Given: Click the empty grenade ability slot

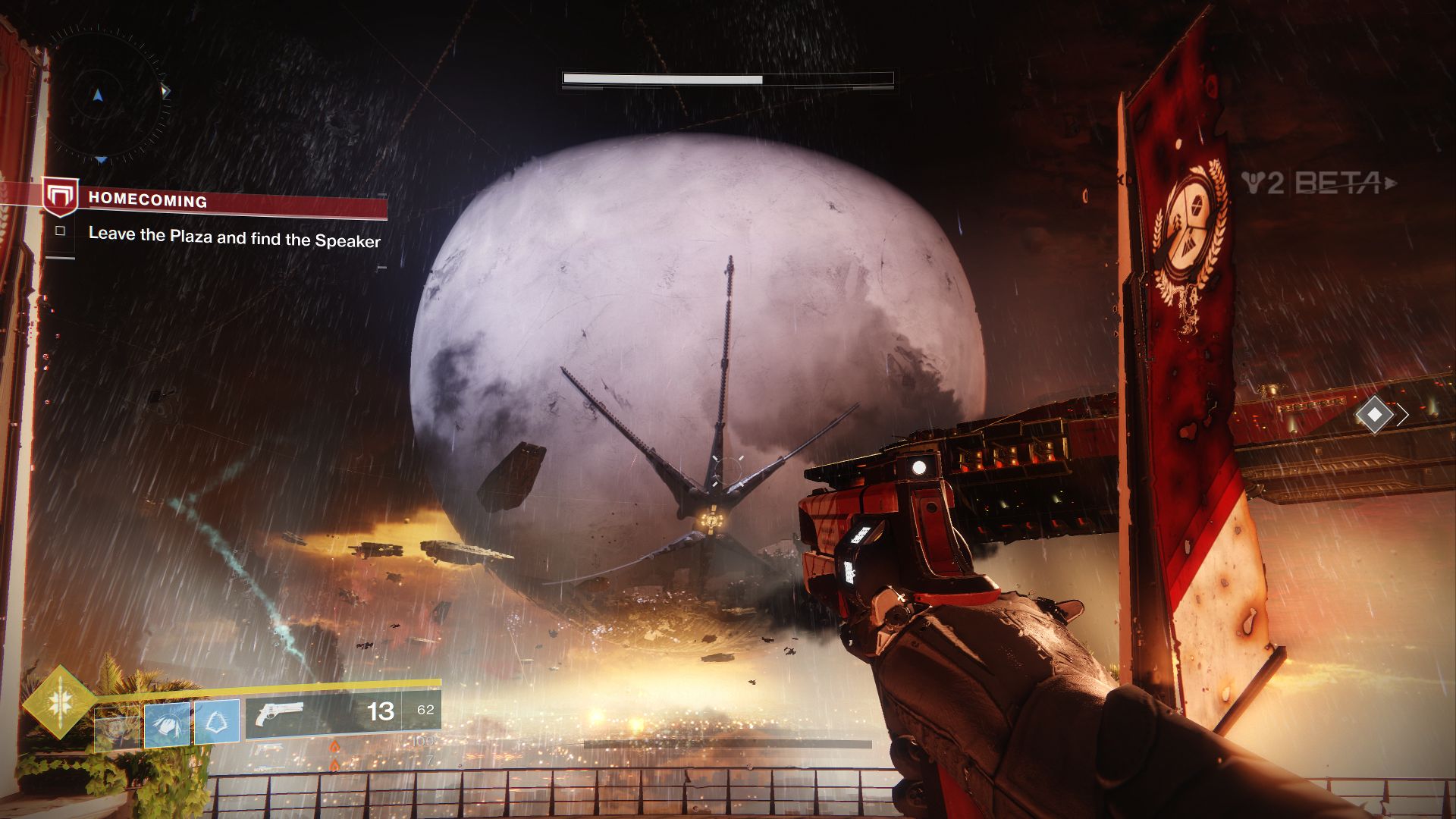Looking at the screenshot, I should (x=116, y=726).
